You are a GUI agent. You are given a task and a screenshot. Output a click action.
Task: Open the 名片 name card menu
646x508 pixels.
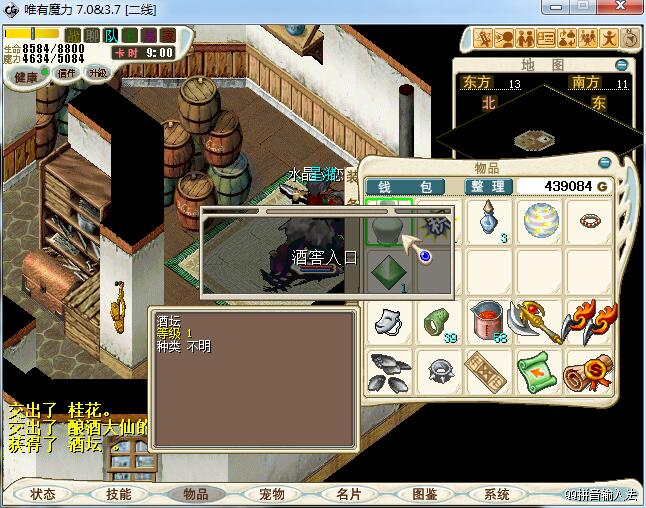tap(348, 494)
